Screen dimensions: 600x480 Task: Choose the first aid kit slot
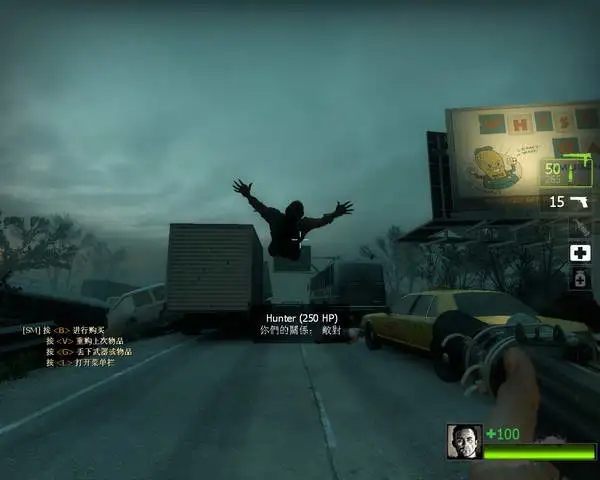click(x=580, y=253)
